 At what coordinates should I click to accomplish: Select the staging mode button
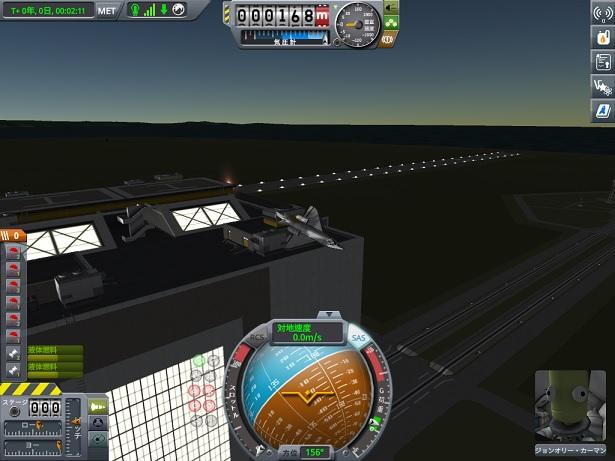click(98, 406)
